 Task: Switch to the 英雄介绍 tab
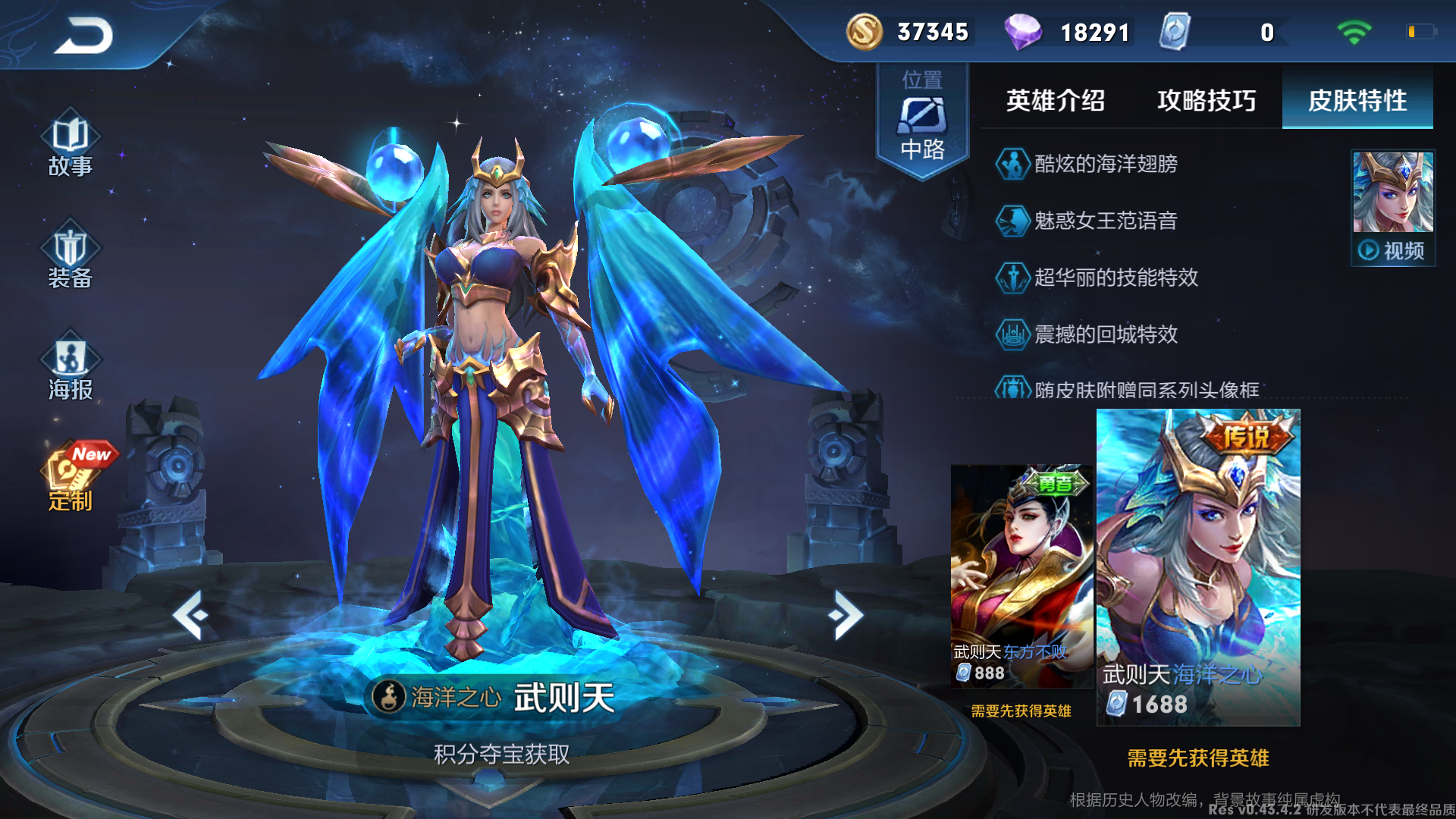1054,101
